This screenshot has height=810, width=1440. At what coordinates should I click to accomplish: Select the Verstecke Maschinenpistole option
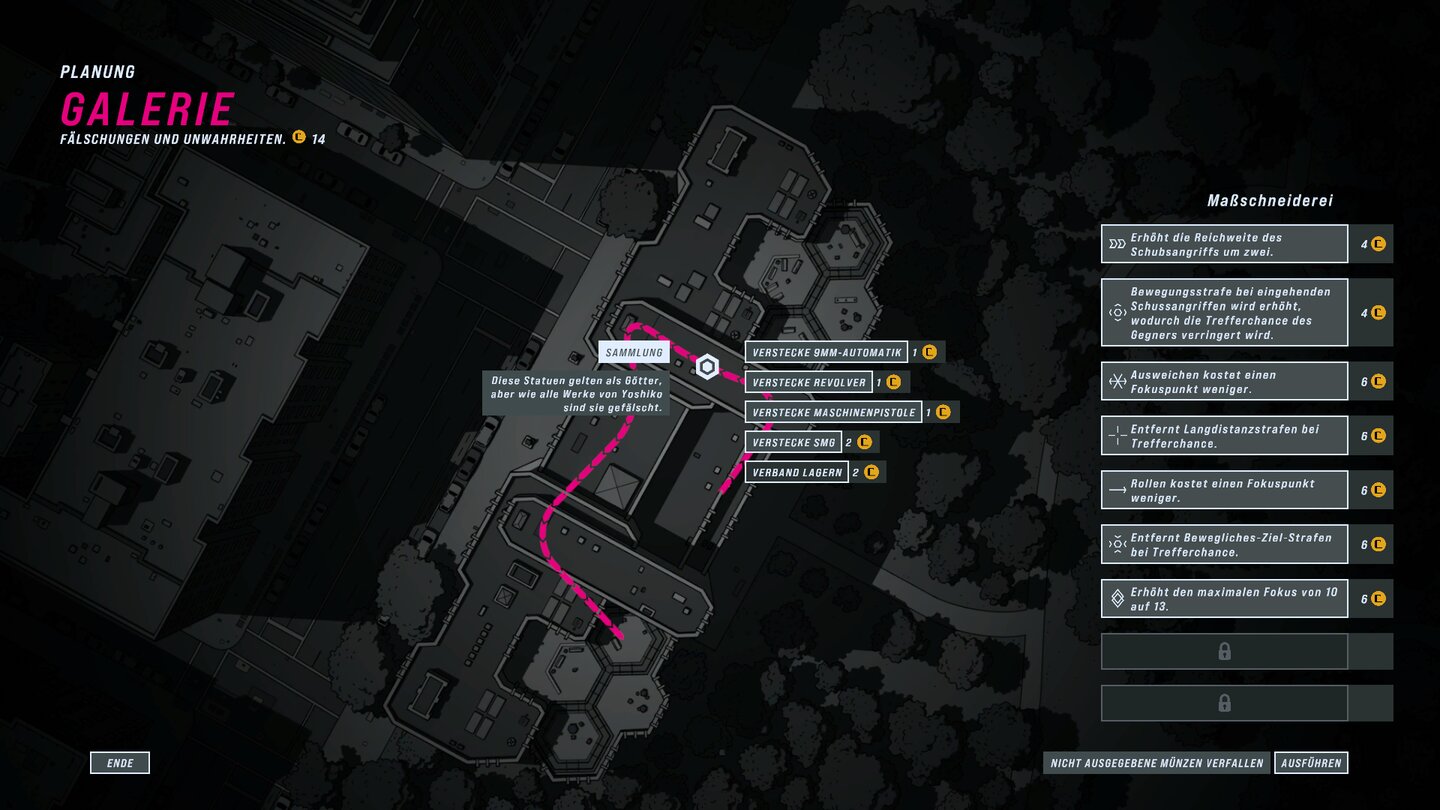[x=832, y=411]
